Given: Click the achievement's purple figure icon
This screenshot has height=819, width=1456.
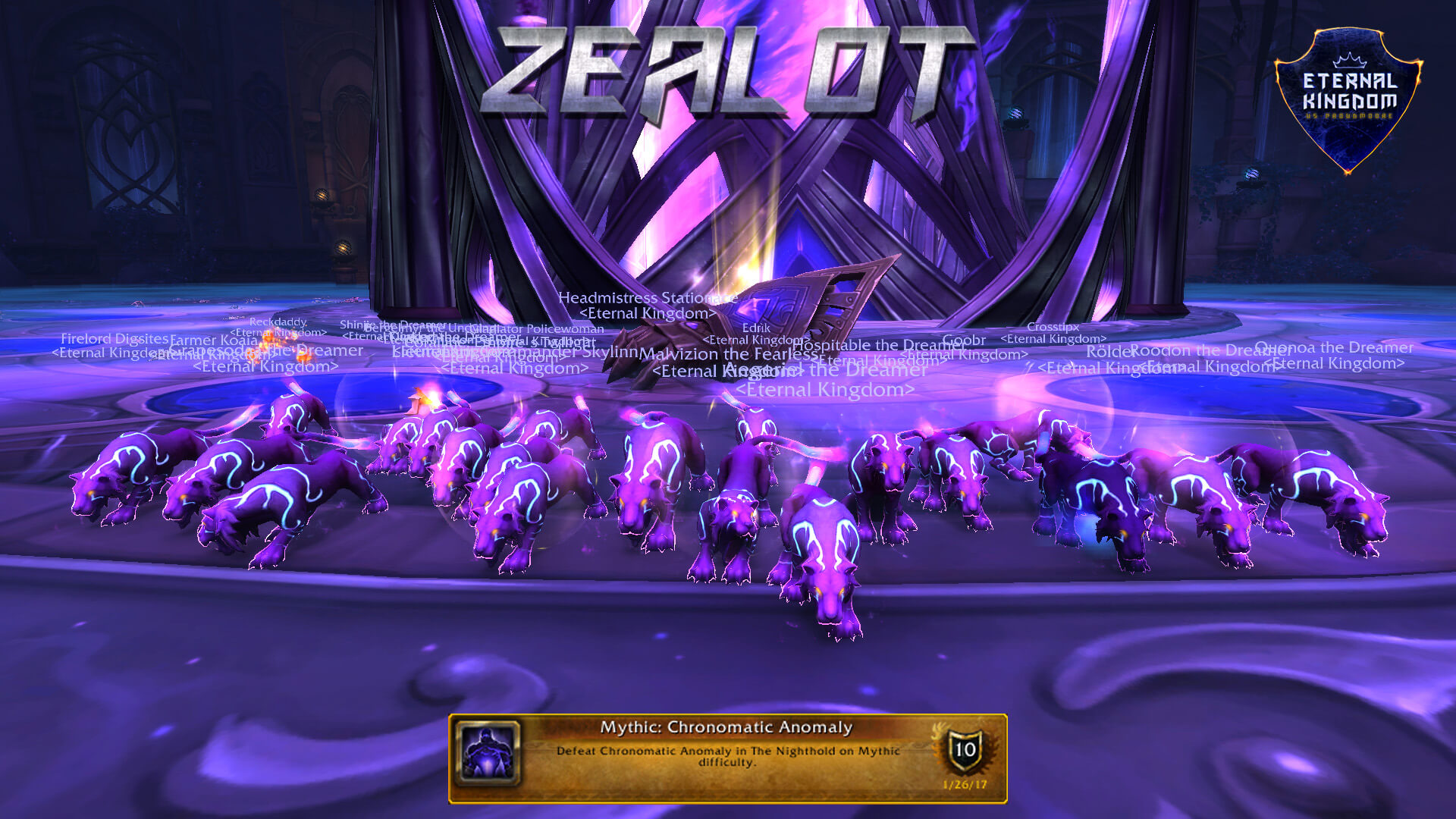Looking at the screenshot, I should coord(488,753).
